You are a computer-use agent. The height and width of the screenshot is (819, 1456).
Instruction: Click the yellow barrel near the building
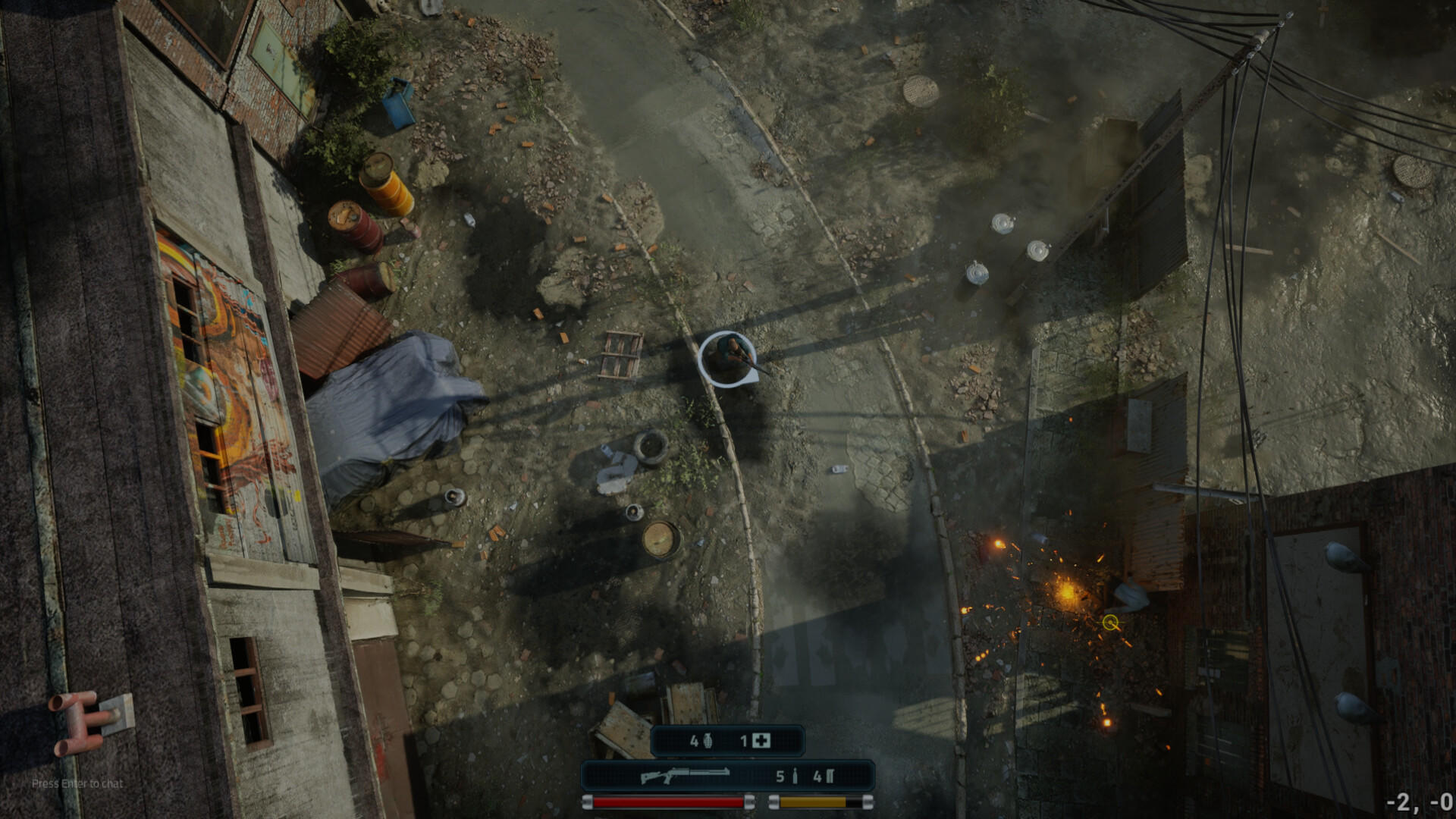pos(388,181)
